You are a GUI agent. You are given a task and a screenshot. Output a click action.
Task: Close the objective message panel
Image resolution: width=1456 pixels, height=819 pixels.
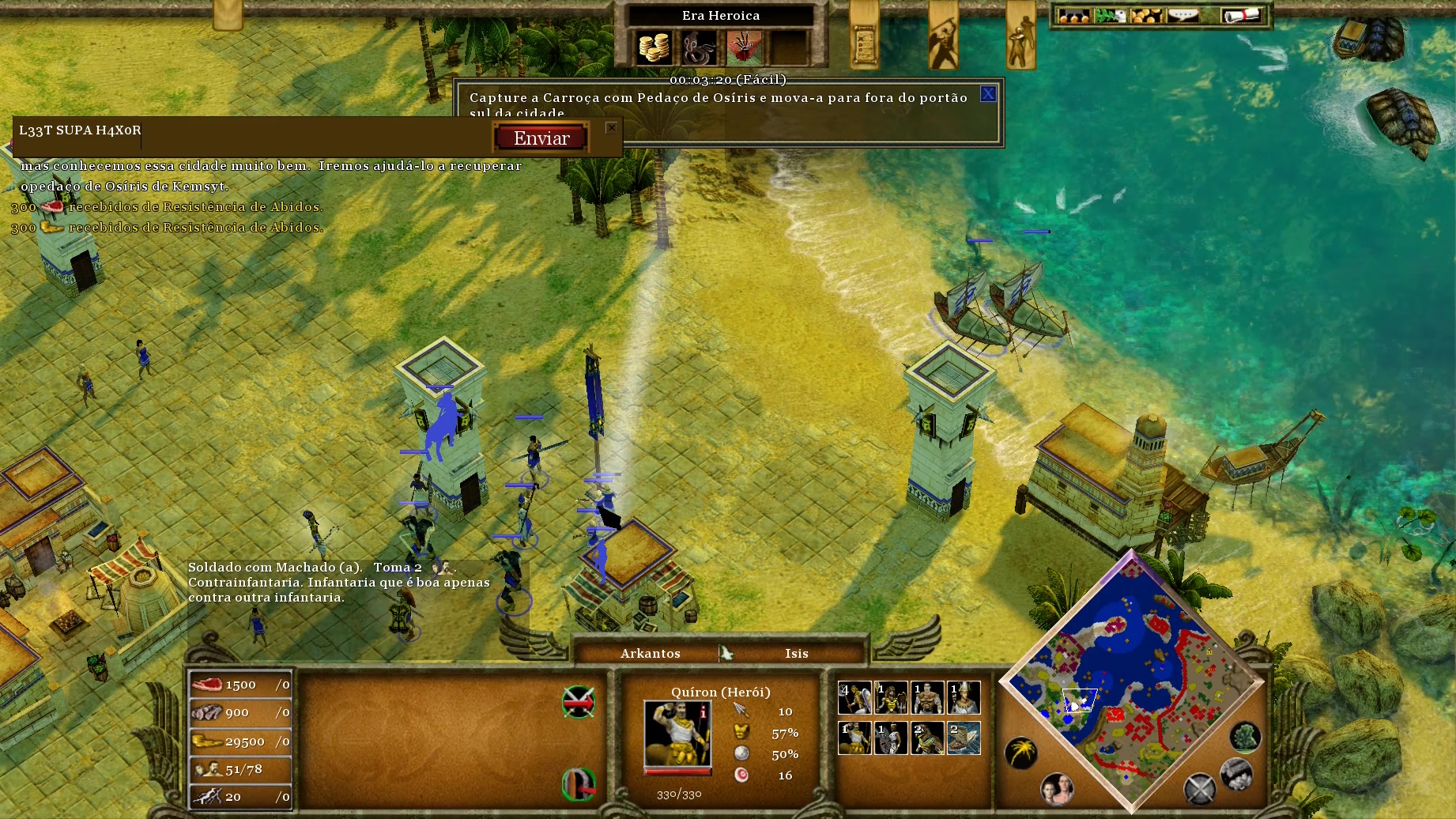[988, 94]
